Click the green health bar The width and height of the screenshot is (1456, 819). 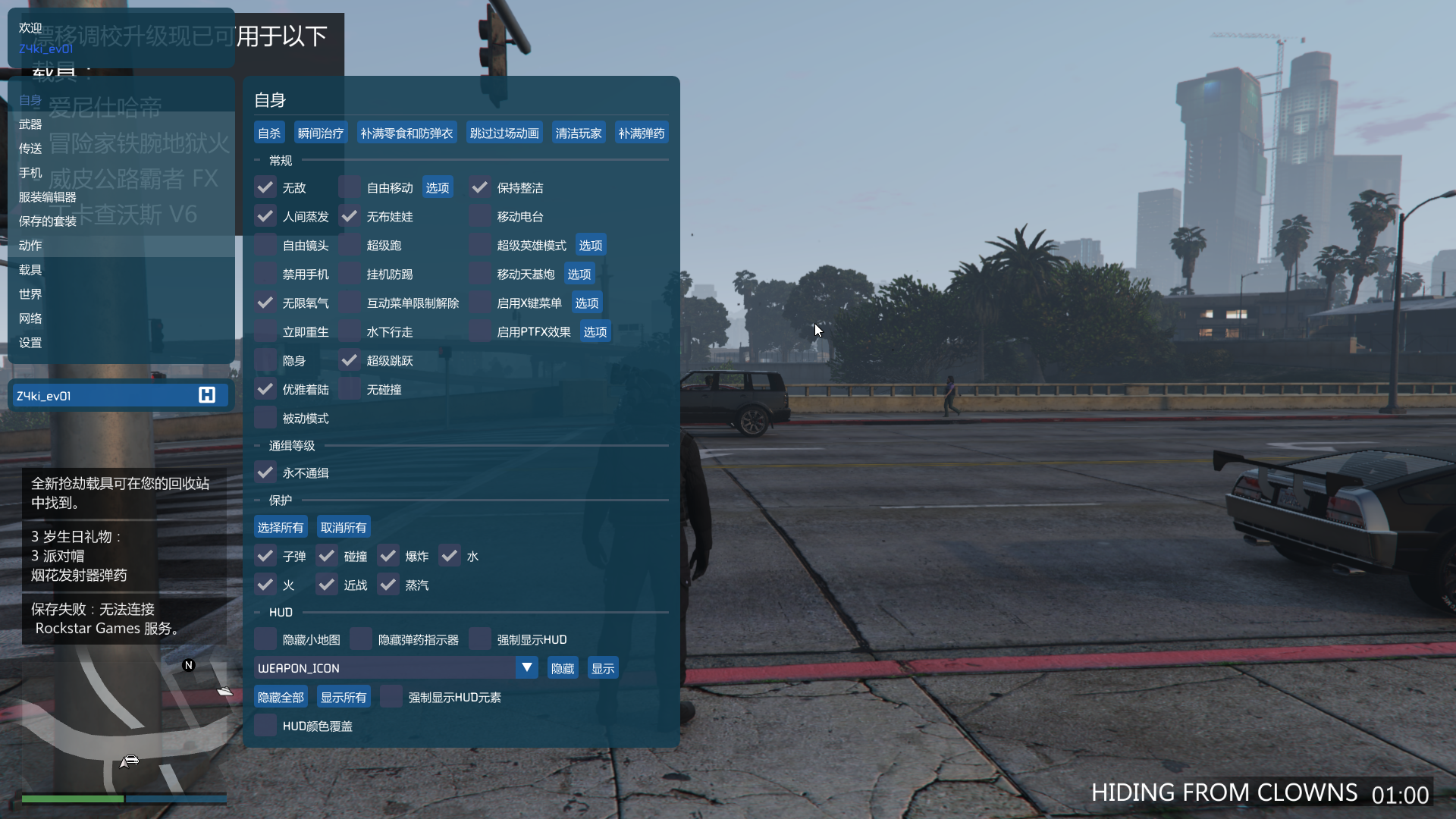(x=72, y=799)
